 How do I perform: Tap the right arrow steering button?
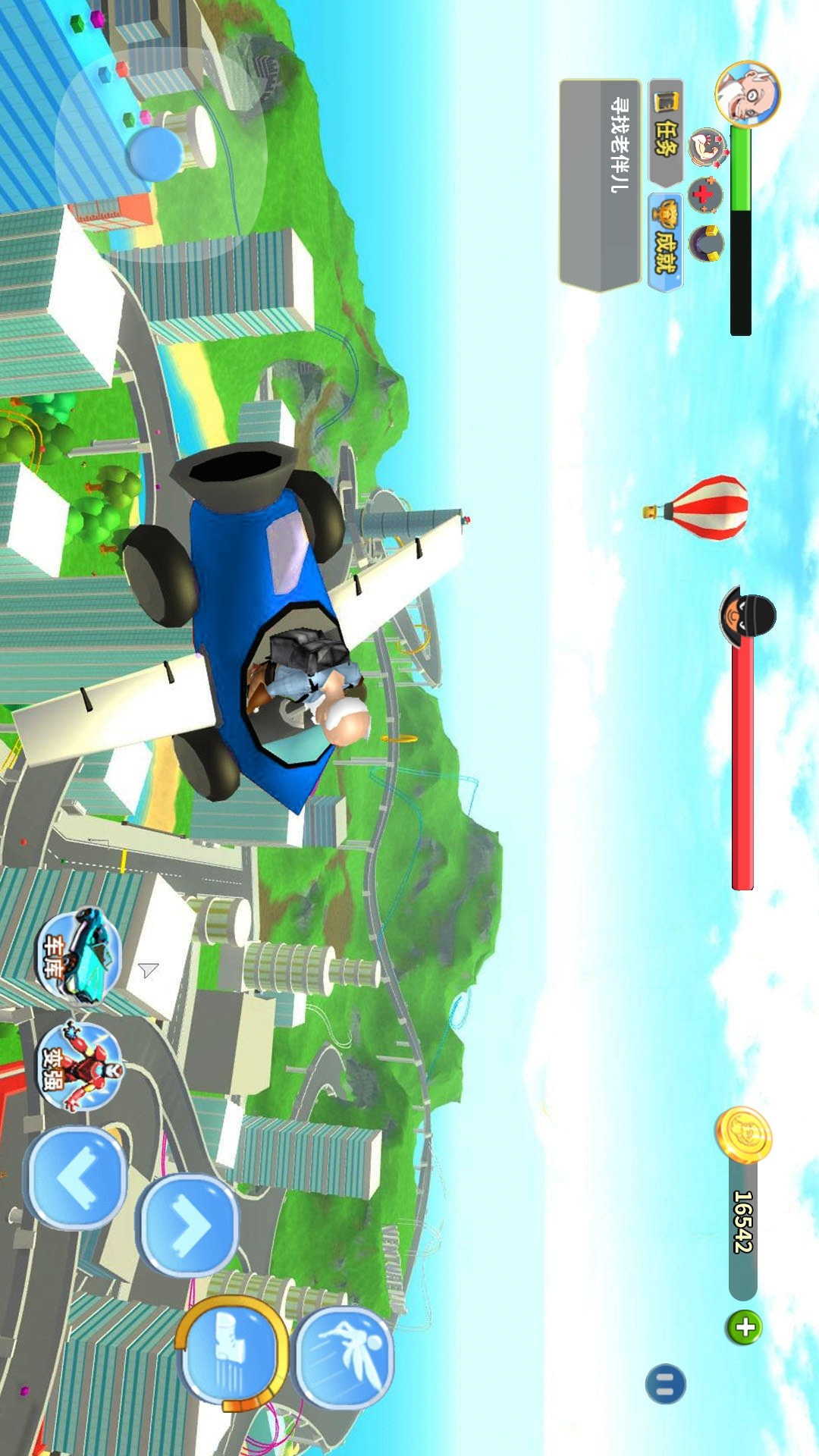[x=188, y=1225]
